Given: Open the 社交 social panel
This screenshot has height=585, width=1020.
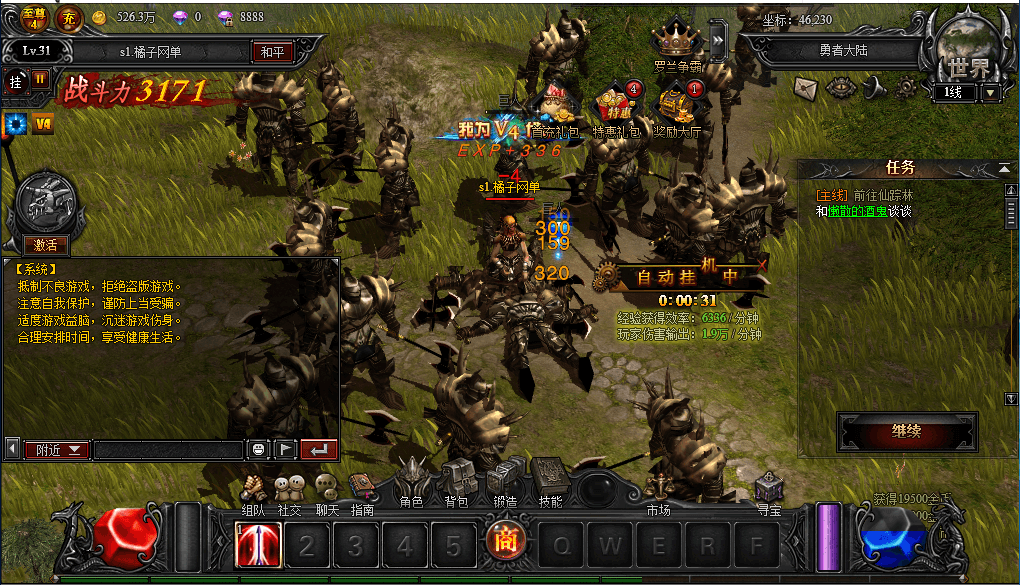Looking at the screenshot, I should [290, 490].
